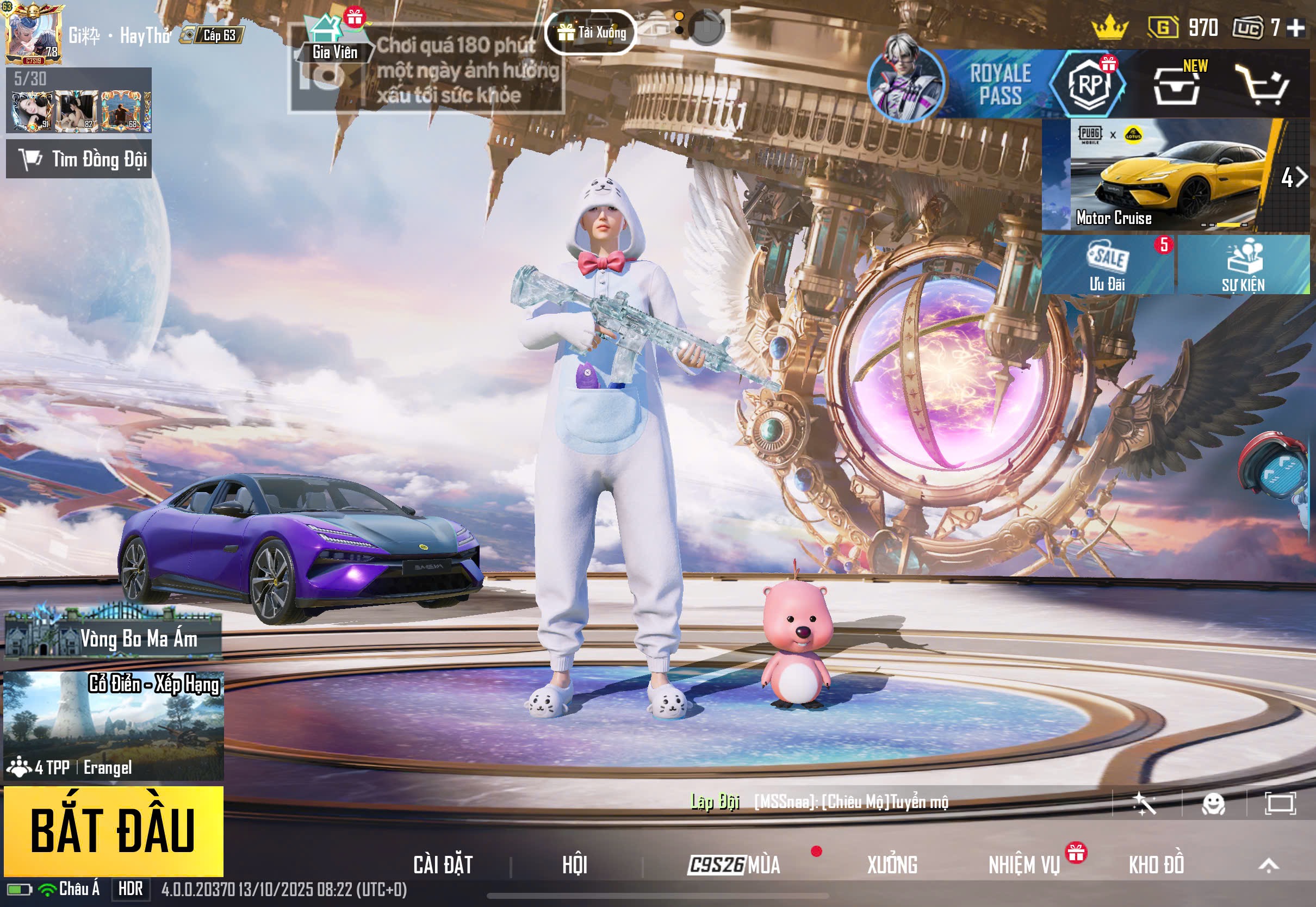
Task: Open the RP hexagon rewards icon
Action: point(1088,84)
